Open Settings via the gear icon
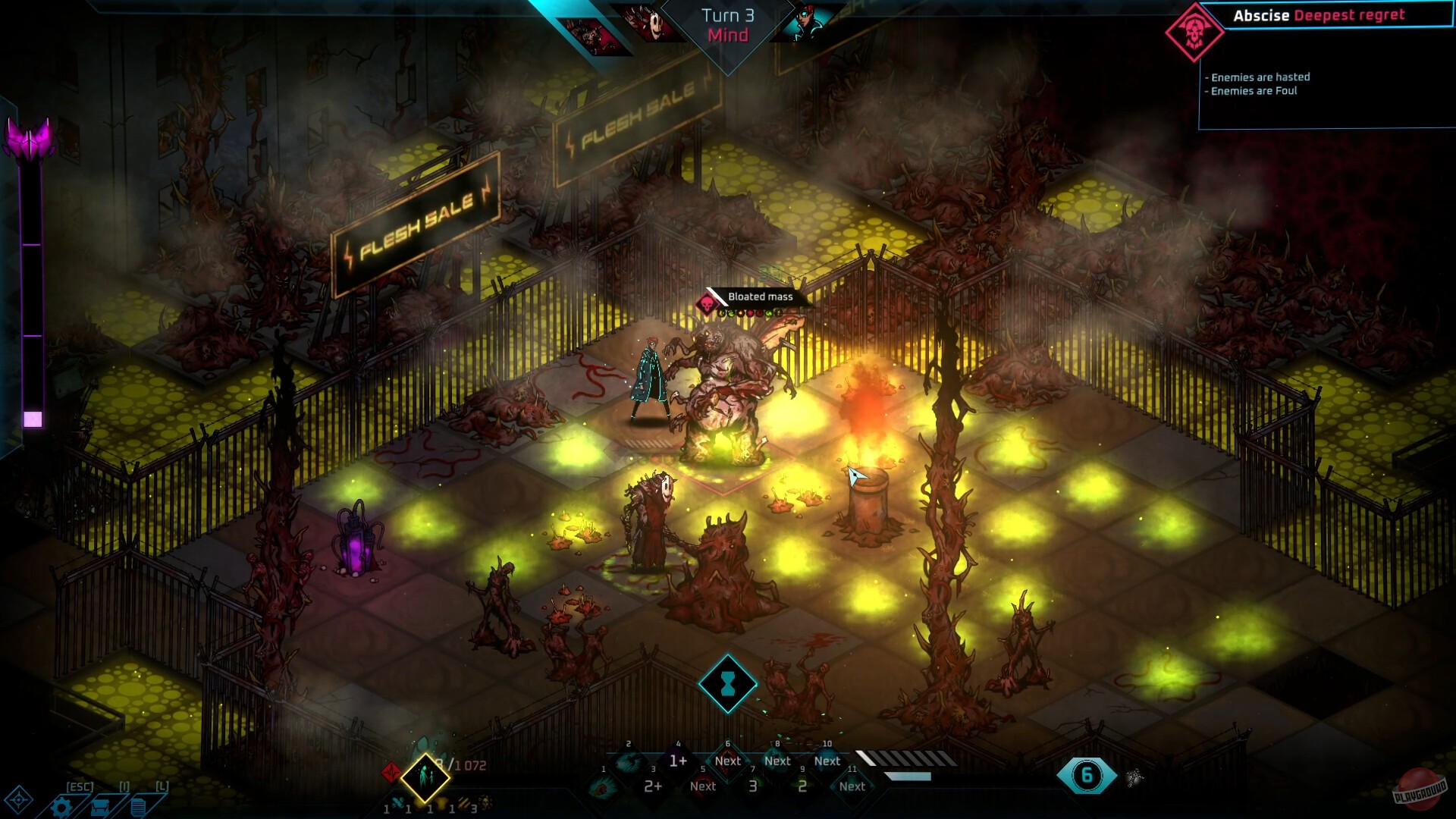The width and height of the screenshot is (1456, 819). point(62,807)
